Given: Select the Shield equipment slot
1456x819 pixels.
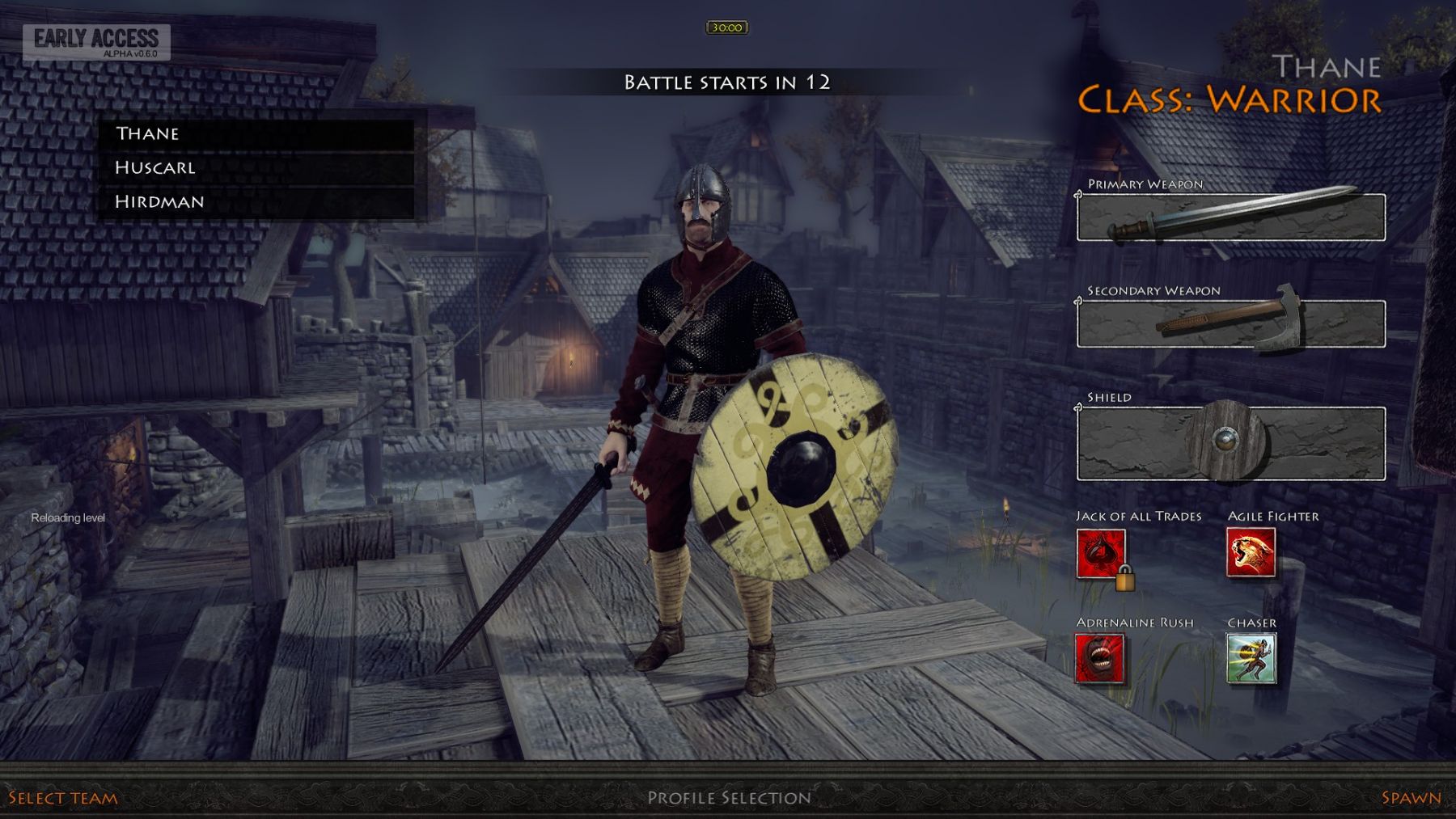Looking at the screenshot, I should 1230,443.
